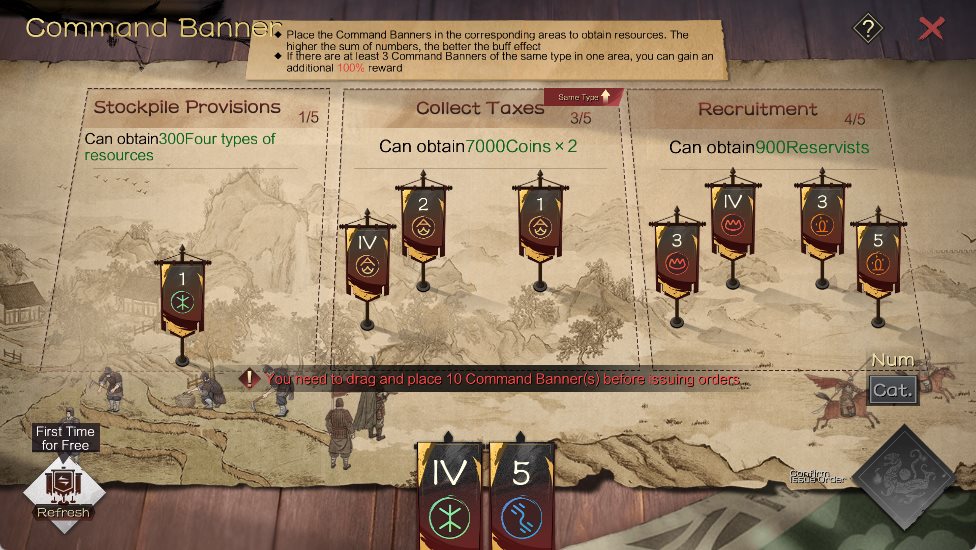The width and height of the screenshot is (976, 550).
Task: Confirm and issue the order
Action: 908,476
